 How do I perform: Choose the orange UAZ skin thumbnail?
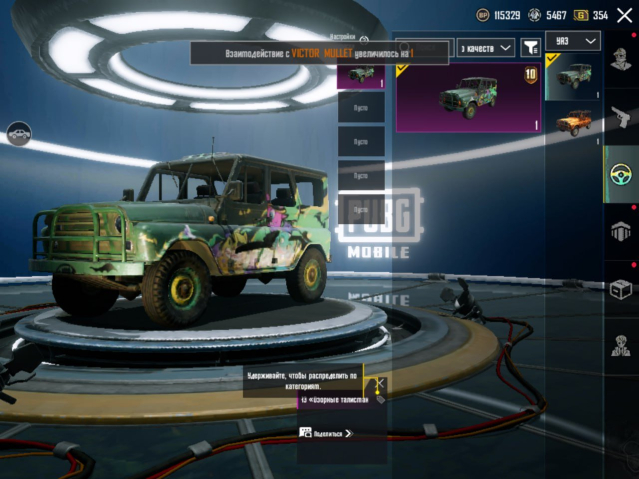click(574, 122)
